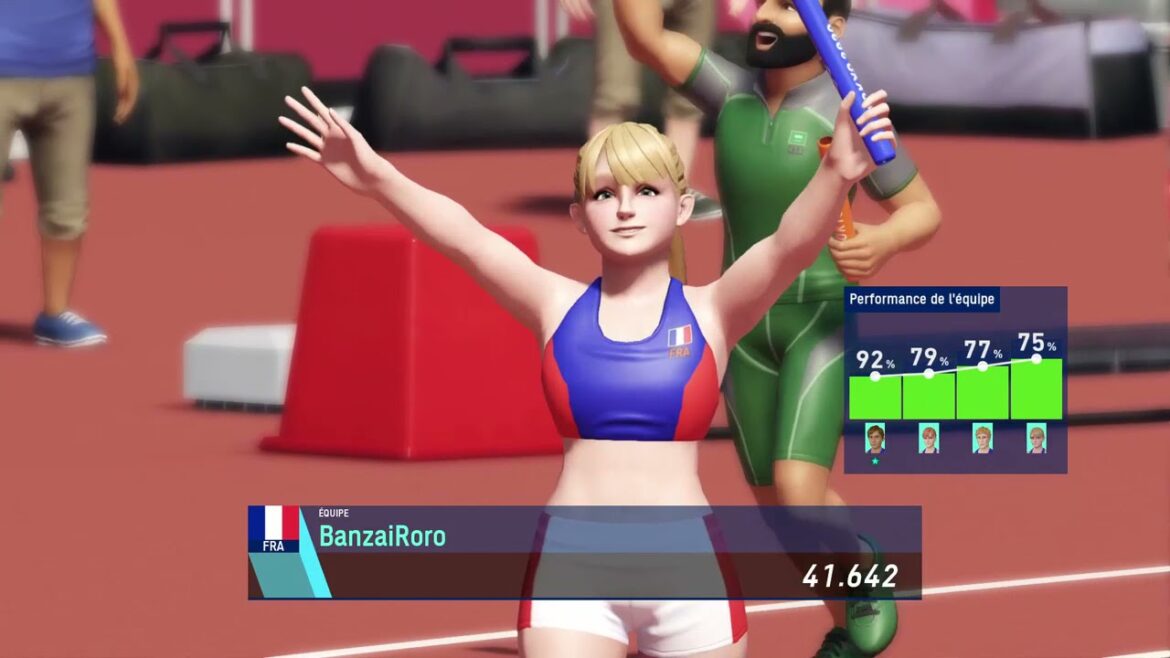Select the runner portrait under the 77% bar
The height and width of the screenshot is (658, 1170).
[x=982, y=439]
